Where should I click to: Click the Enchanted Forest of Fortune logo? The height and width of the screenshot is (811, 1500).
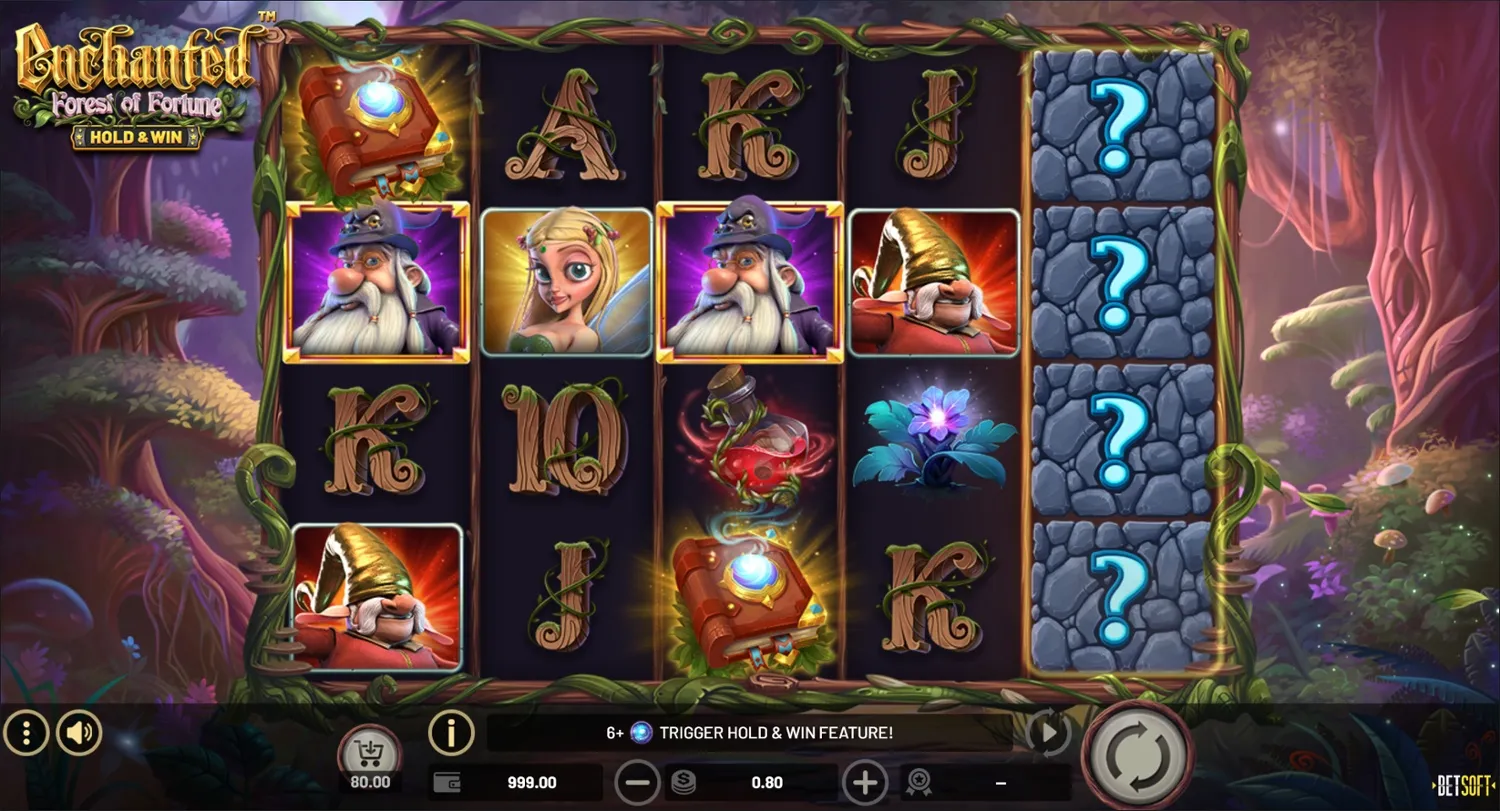pos(135,75)
